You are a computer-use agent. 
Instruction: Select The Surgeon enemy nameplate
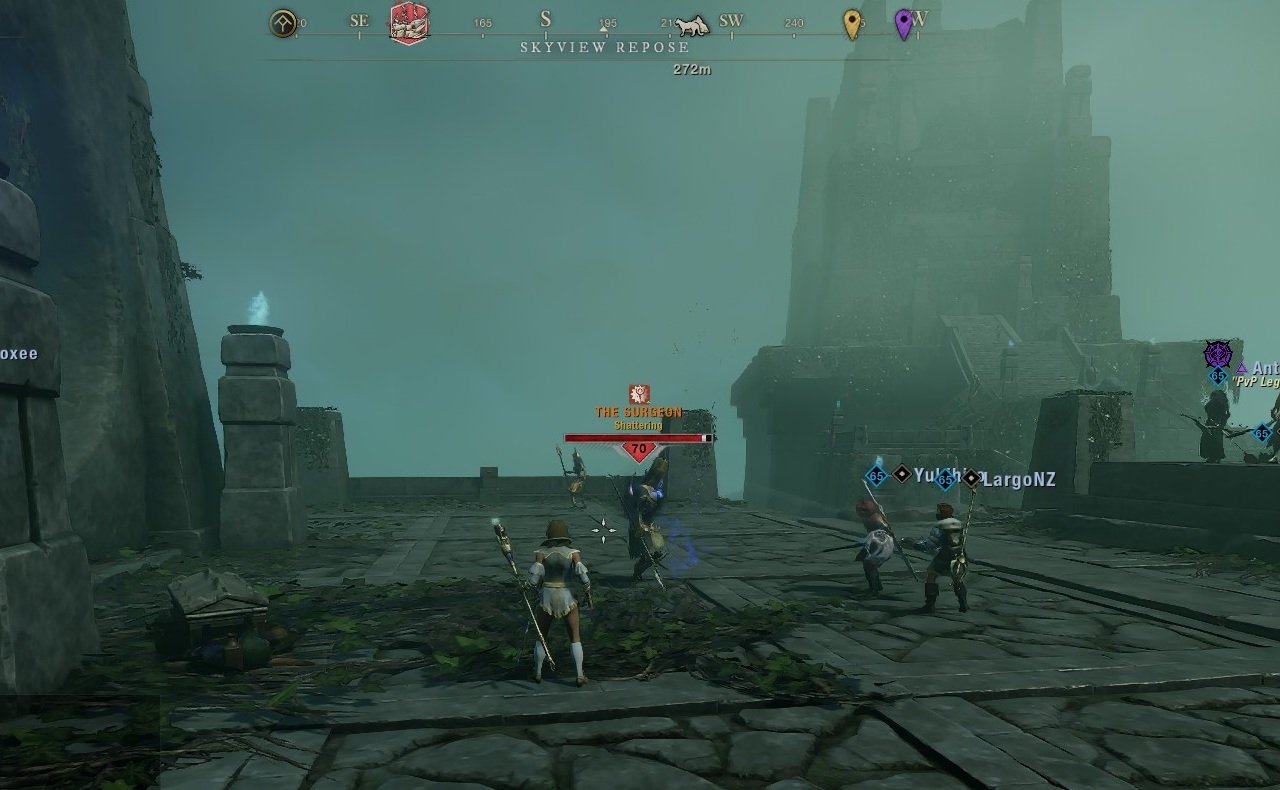(x=638, y=412)
